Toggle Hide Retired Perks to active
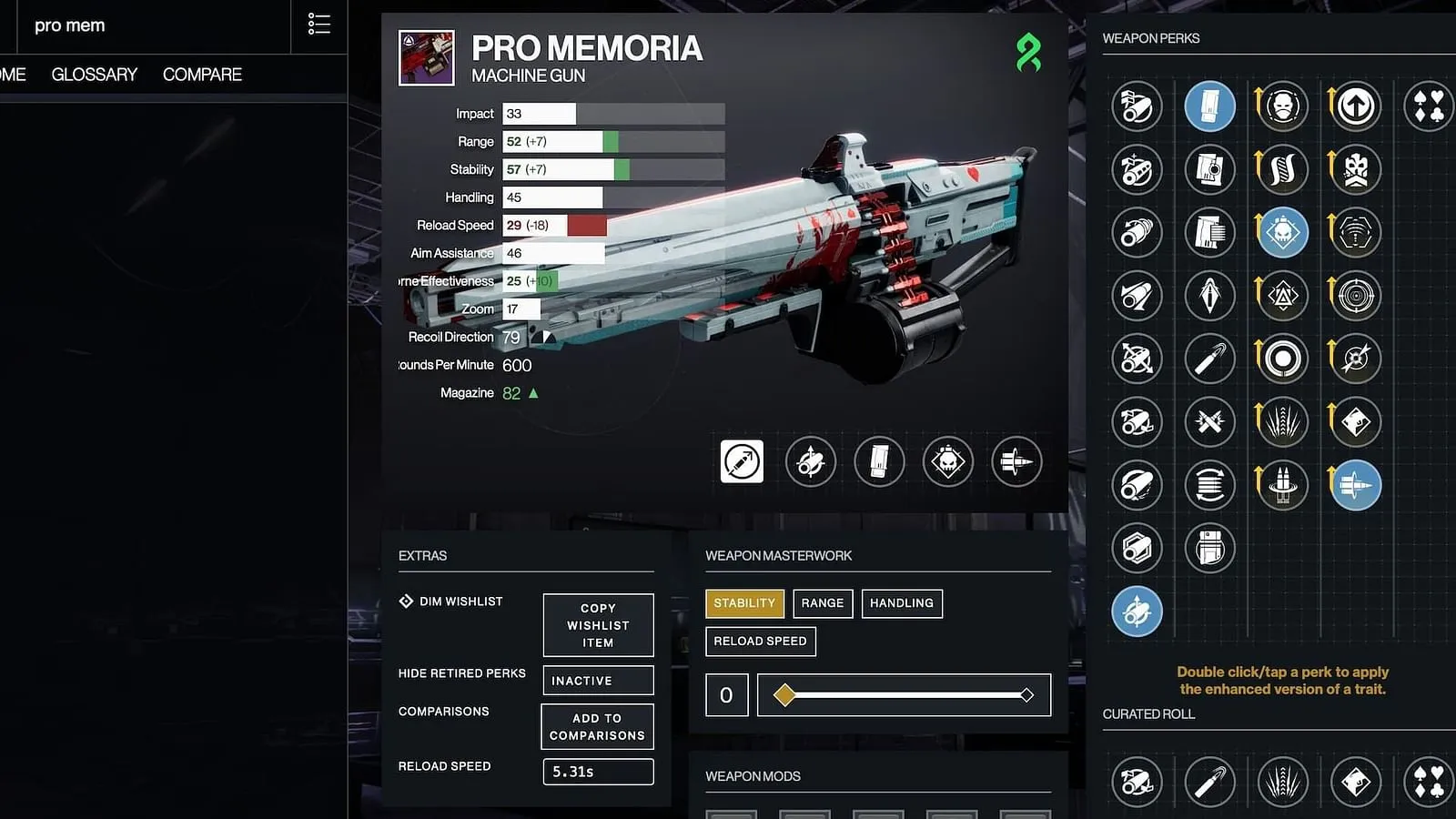1456x819 pixels. (598, 680)
